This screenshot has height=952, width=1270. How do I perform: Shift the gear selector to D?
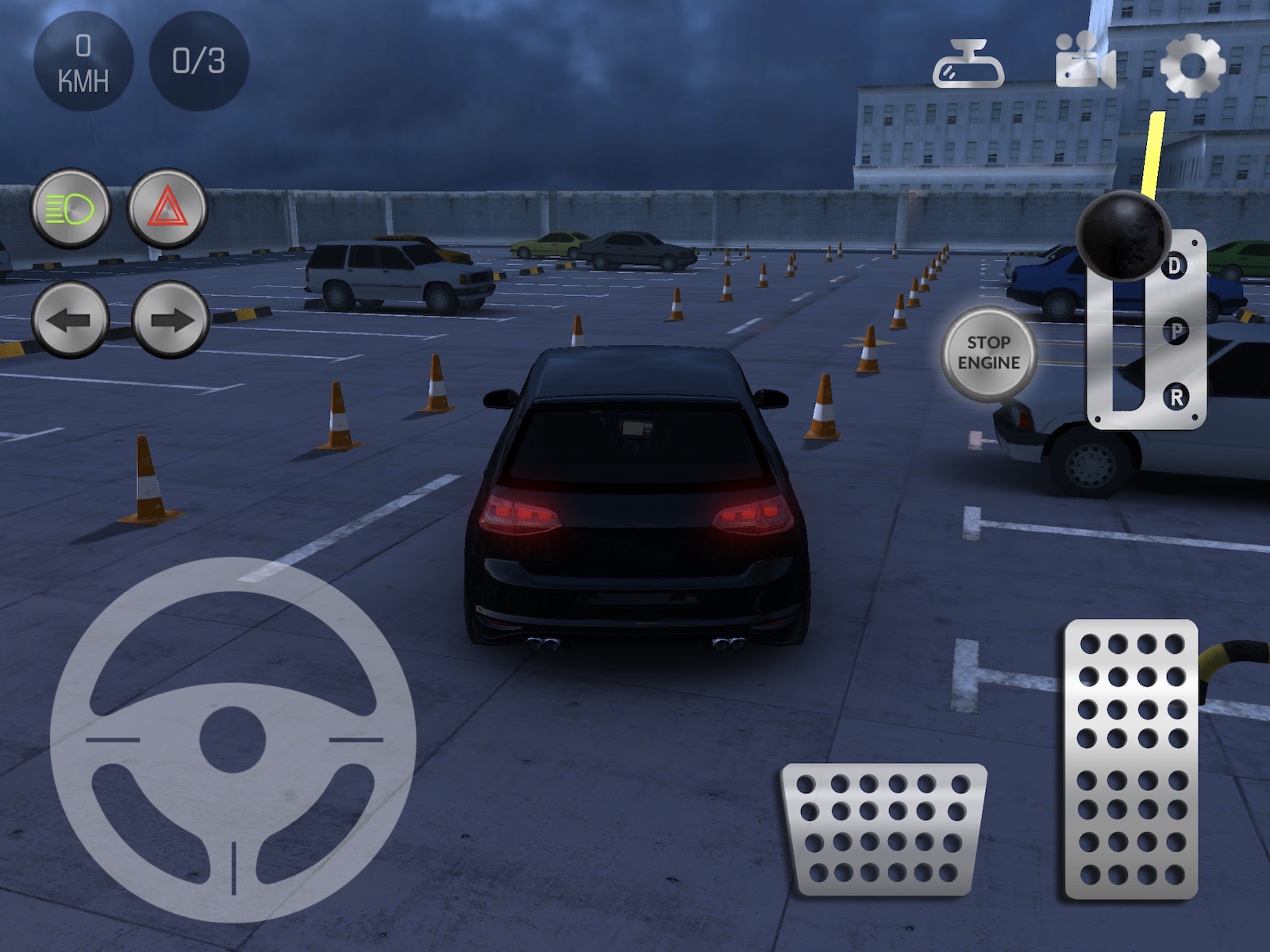point(1176,265)
